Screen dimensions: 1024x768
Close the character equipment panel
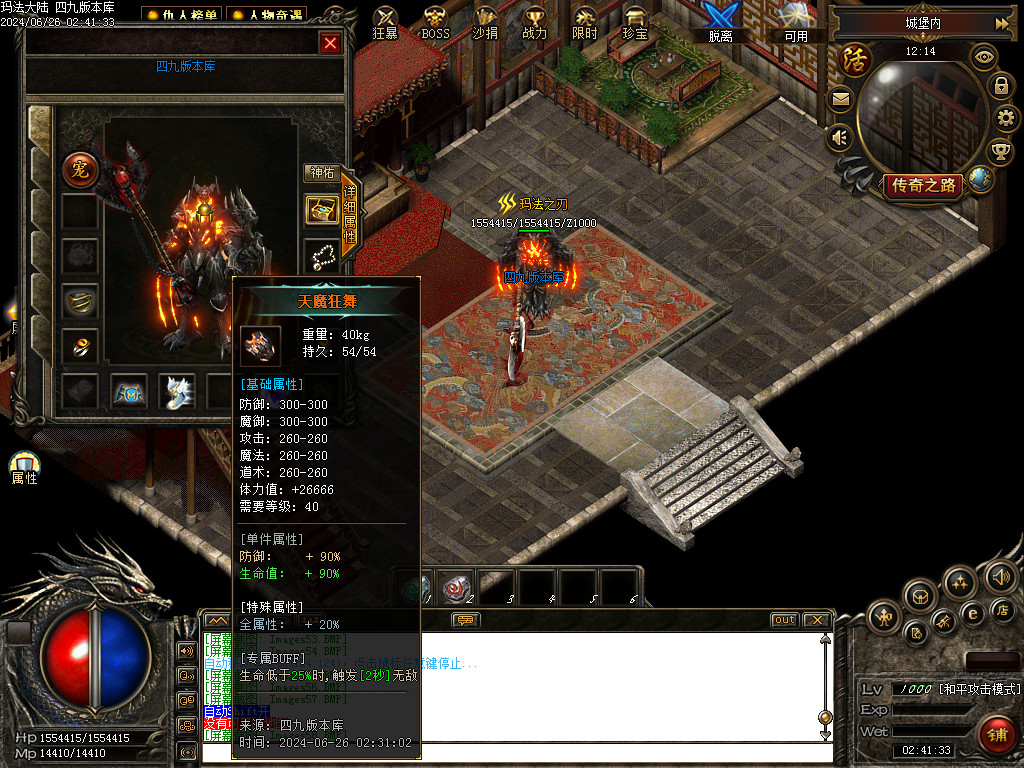coord(330,43)
